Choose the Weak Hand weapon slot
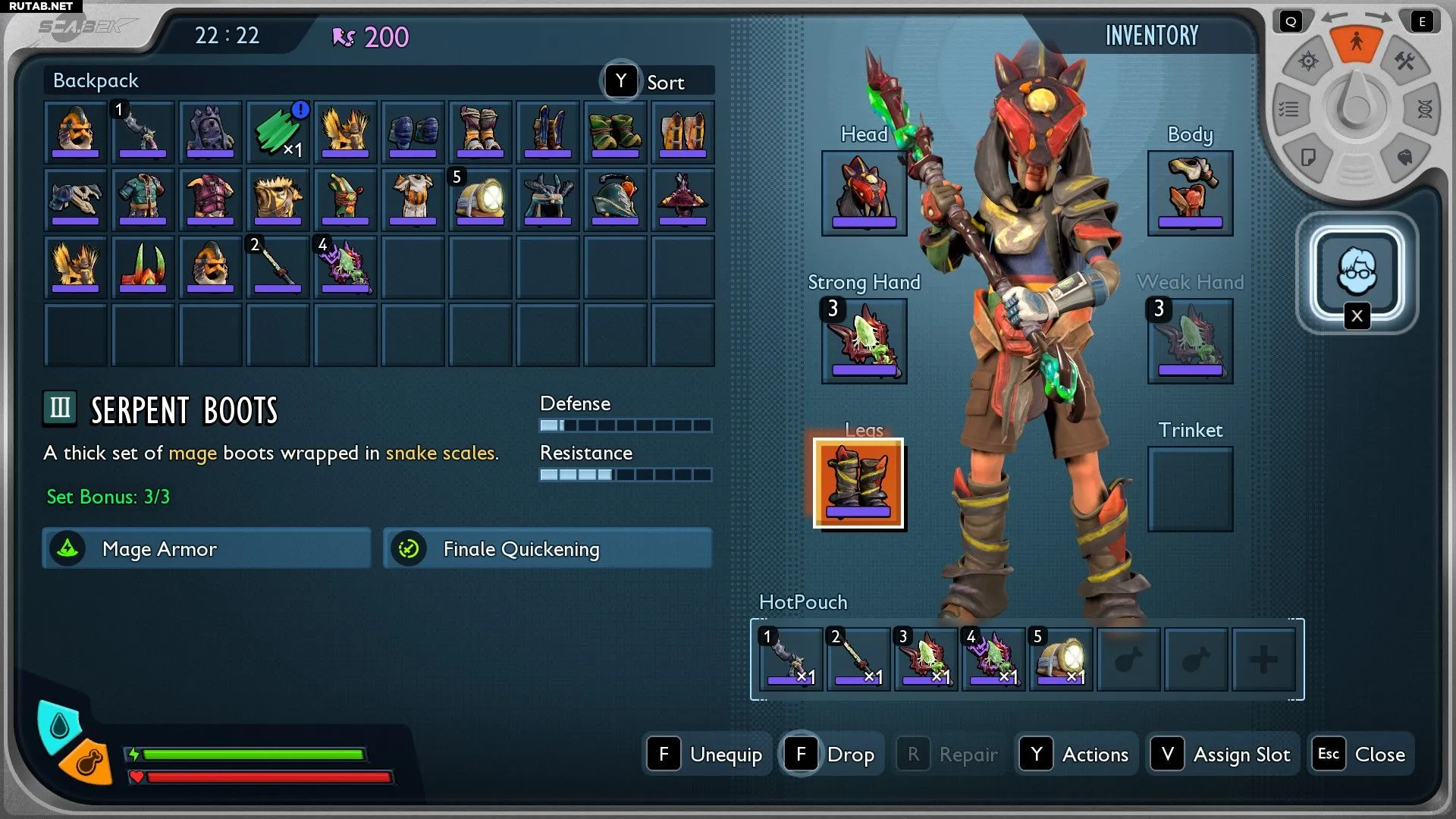Viewport: 1456px width, 819px height. 1190,341
